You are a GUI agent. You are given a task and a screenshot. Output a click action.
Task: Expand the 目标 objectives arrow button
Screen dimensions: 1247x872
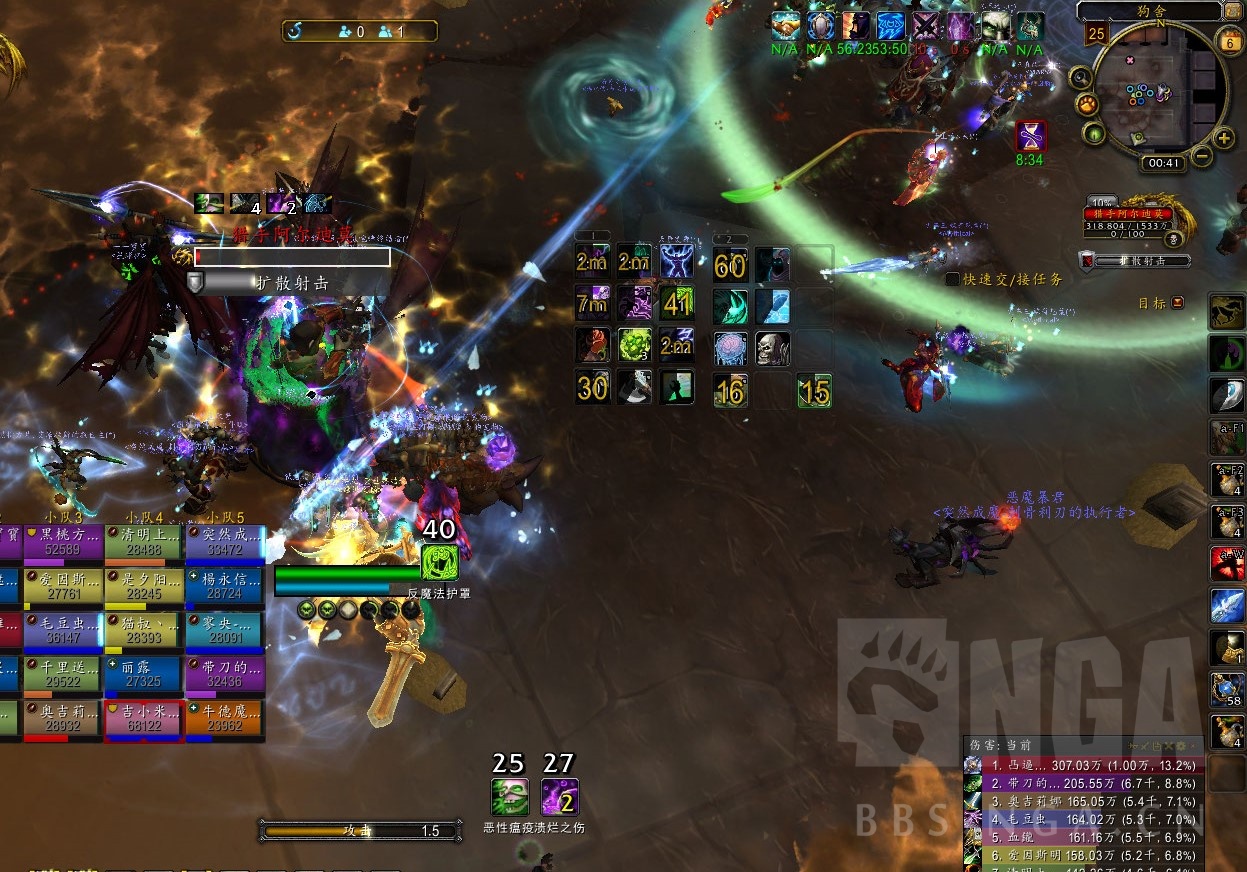pyautogui.click(x=1177, y=302)
